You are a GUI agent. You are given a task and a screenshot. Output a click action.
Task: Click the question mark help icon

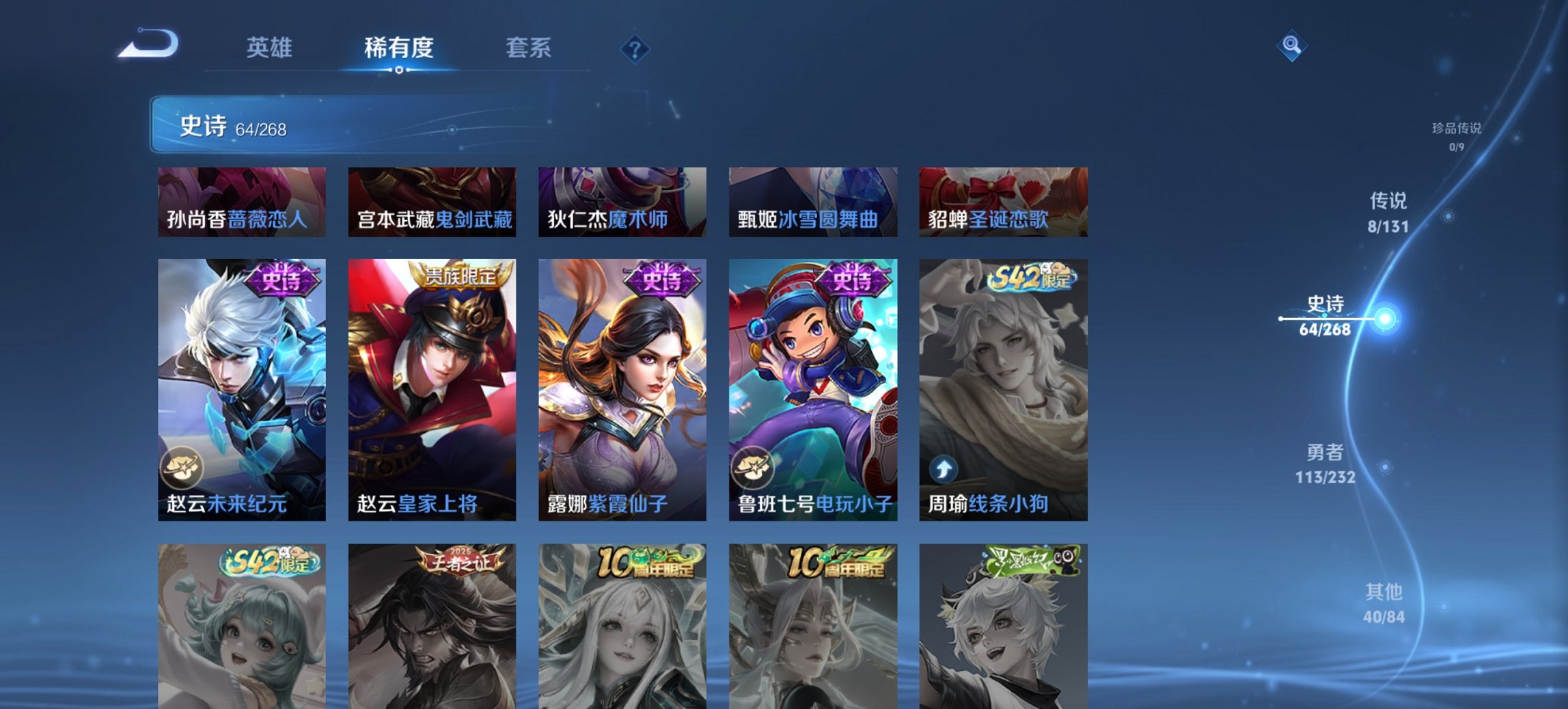(634, 49)
